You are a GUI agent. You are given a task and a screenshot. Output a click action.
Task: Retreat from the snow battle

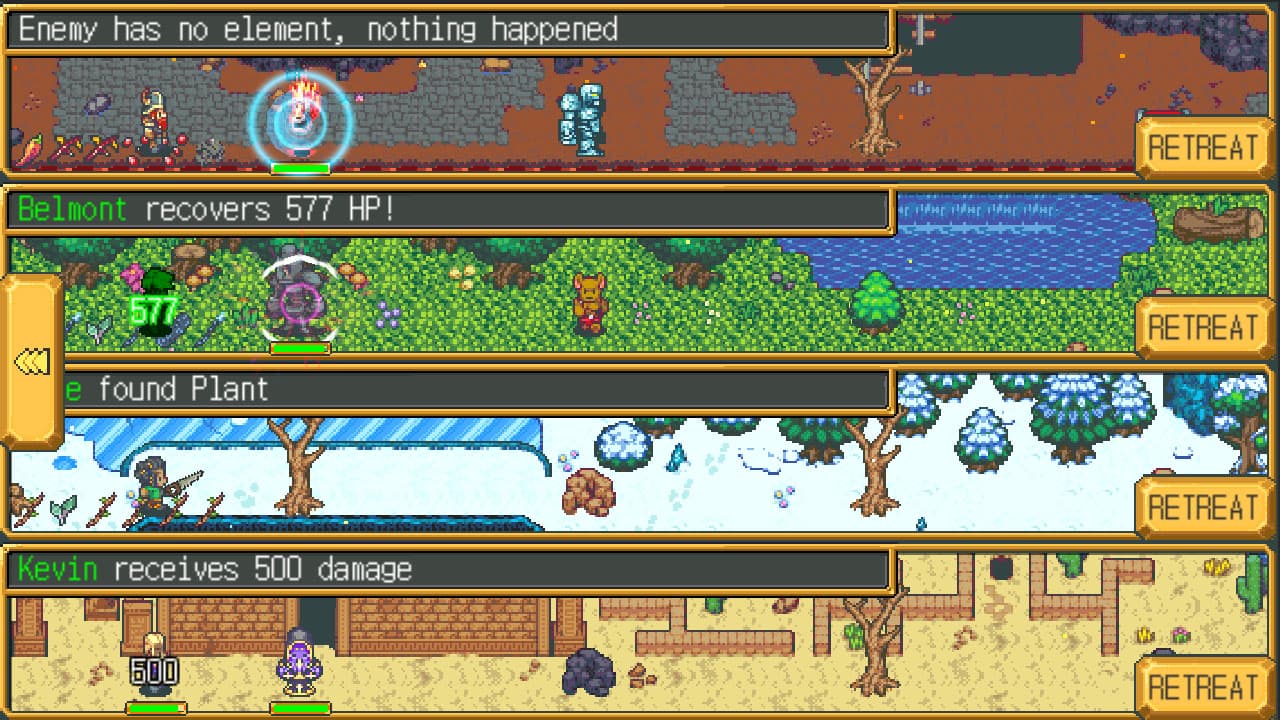[1204, 508]
